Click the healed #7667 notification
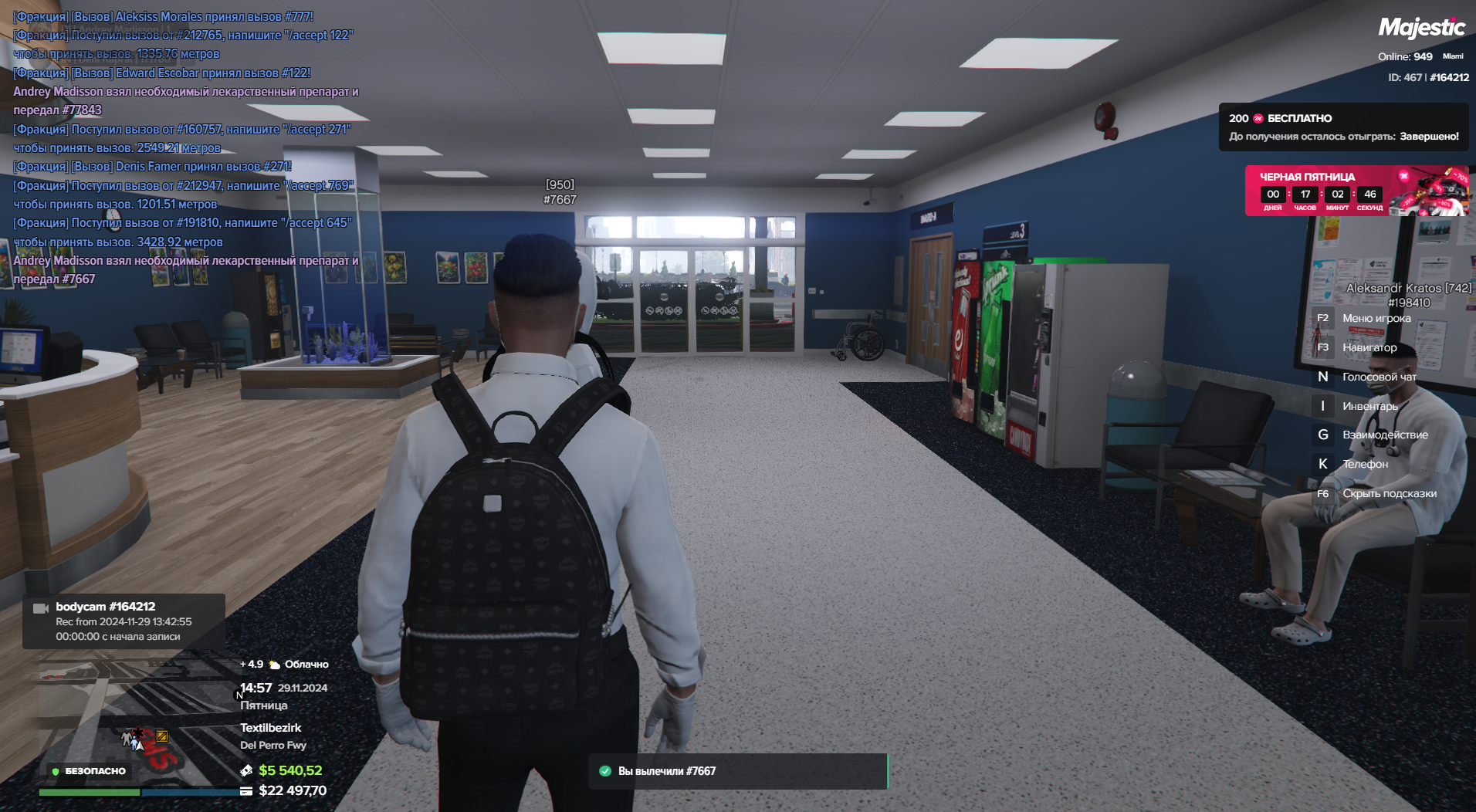 pyautogui.click(x=737, y=771)
